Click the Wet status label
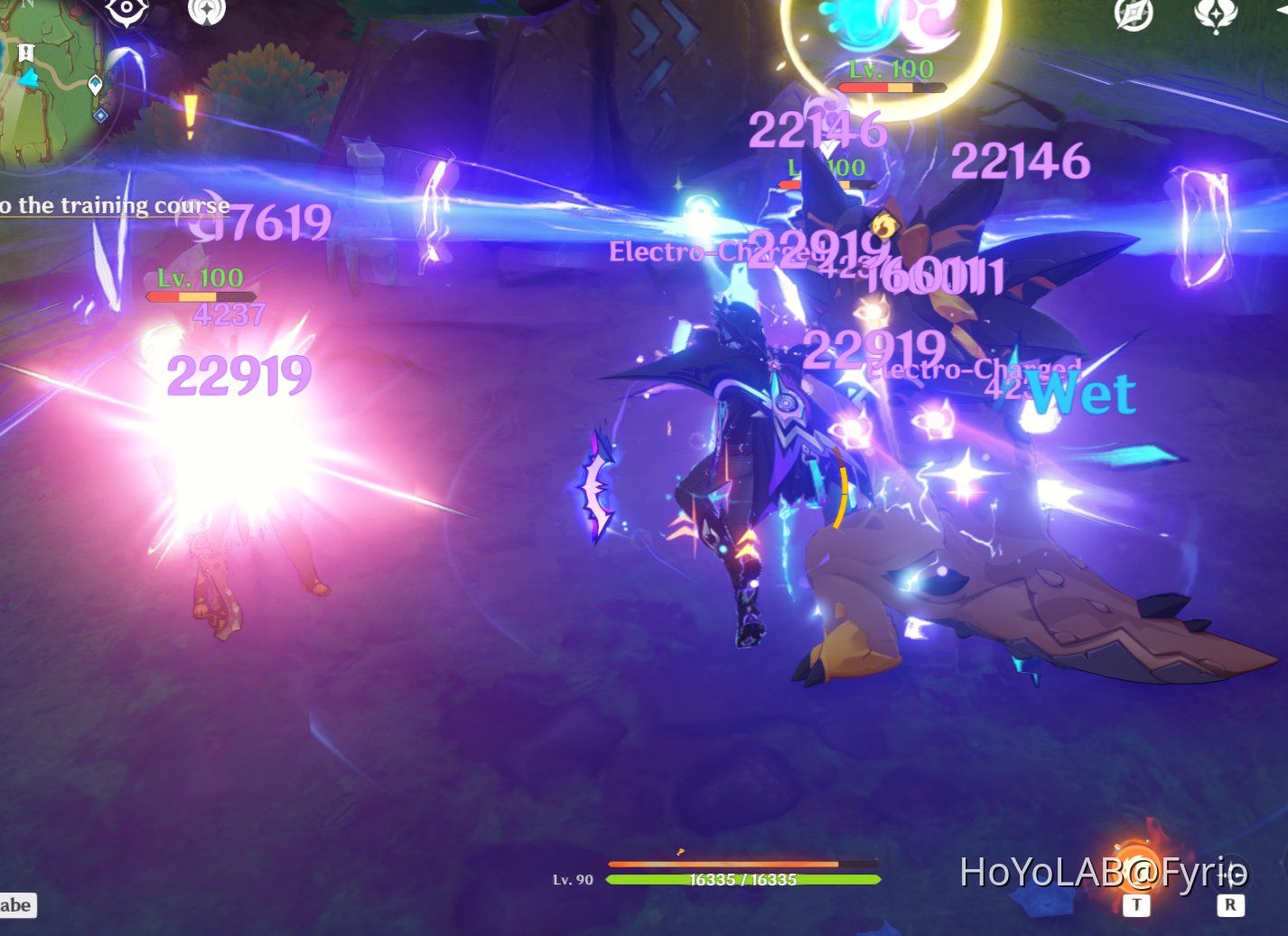1288x936 pixels. pyautogui.click(x=1084, y=394)
